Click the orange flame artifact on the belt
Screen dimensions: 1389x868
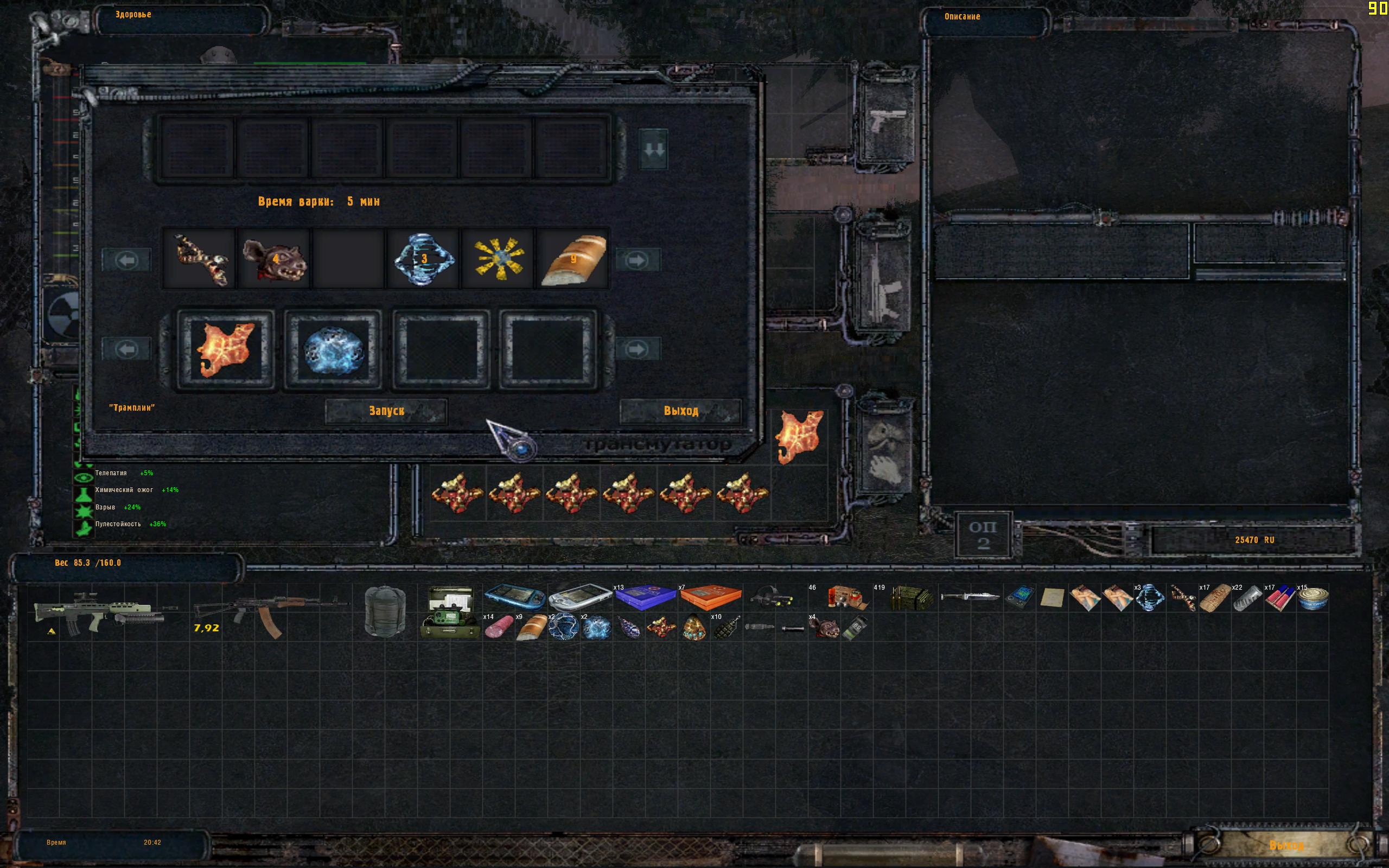(799, 436)
